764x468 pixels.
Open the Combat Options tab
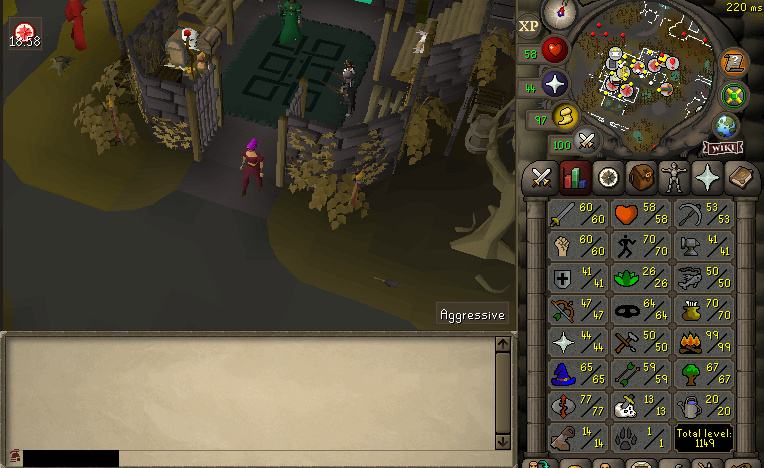coord(541,178)
